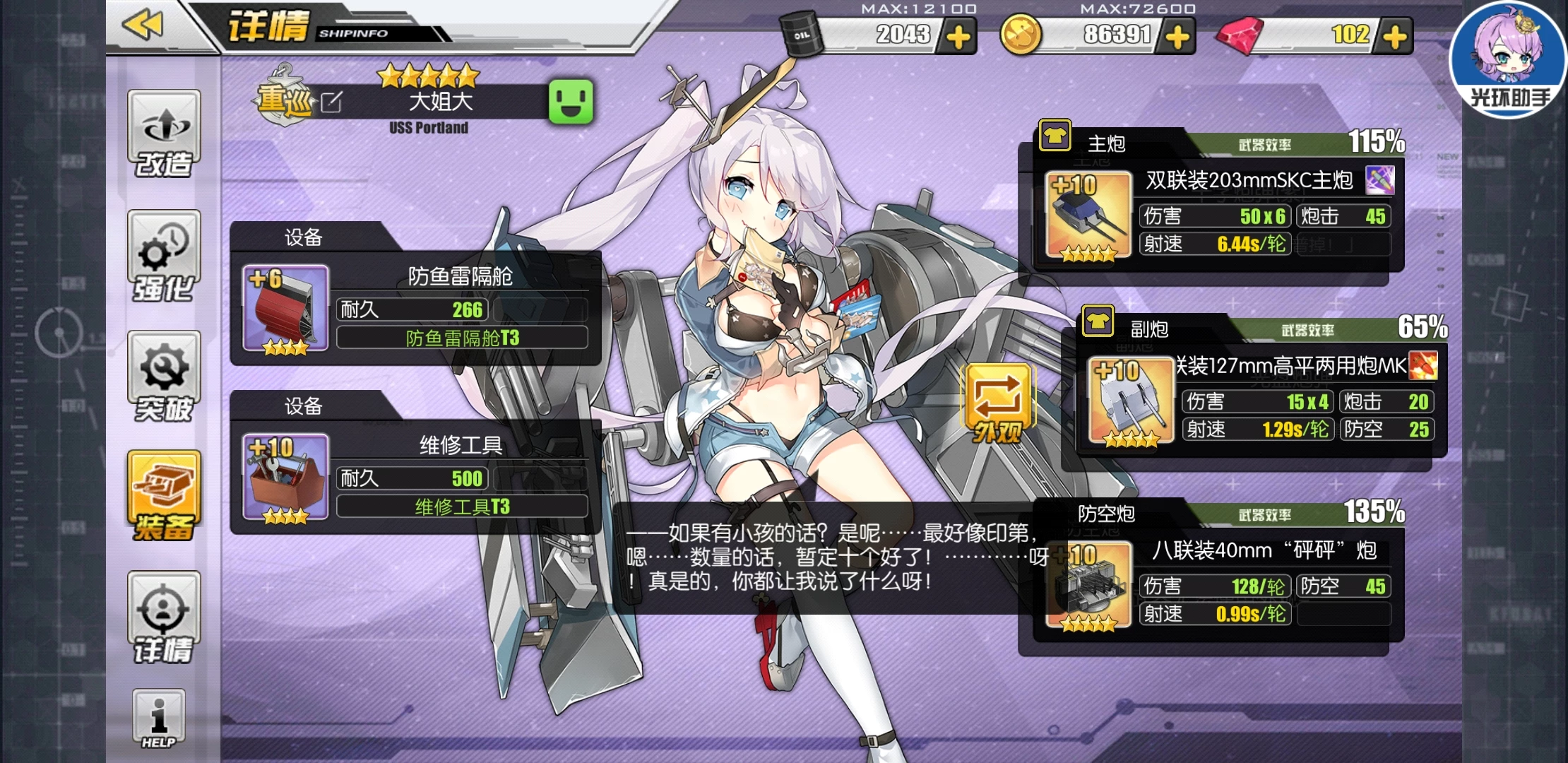This screenshot has height=763, width=1568.
Task: Open the 光环助手 assistant overlay
Action: coord(1508,60)
